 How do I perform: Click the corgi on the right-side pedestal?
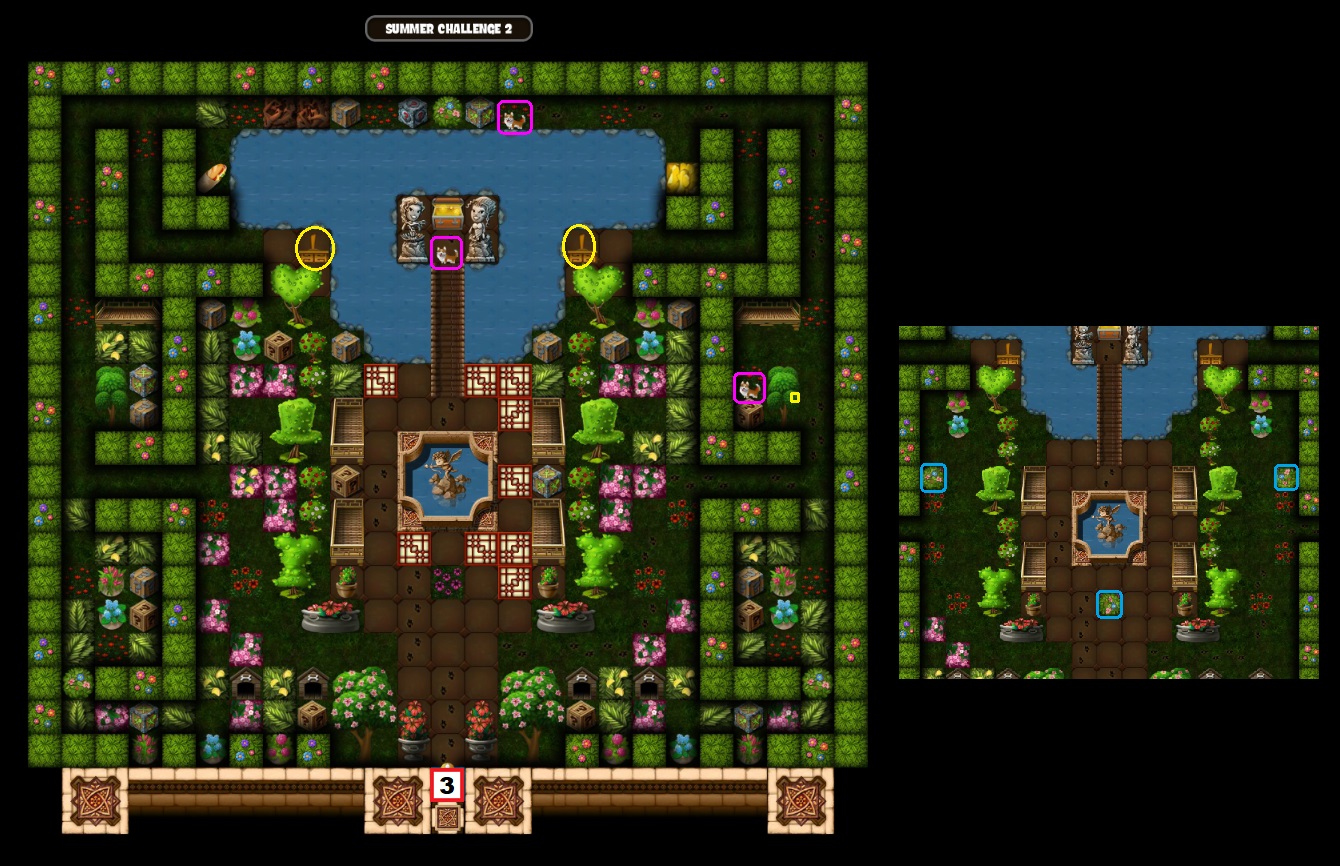(749, 389)
